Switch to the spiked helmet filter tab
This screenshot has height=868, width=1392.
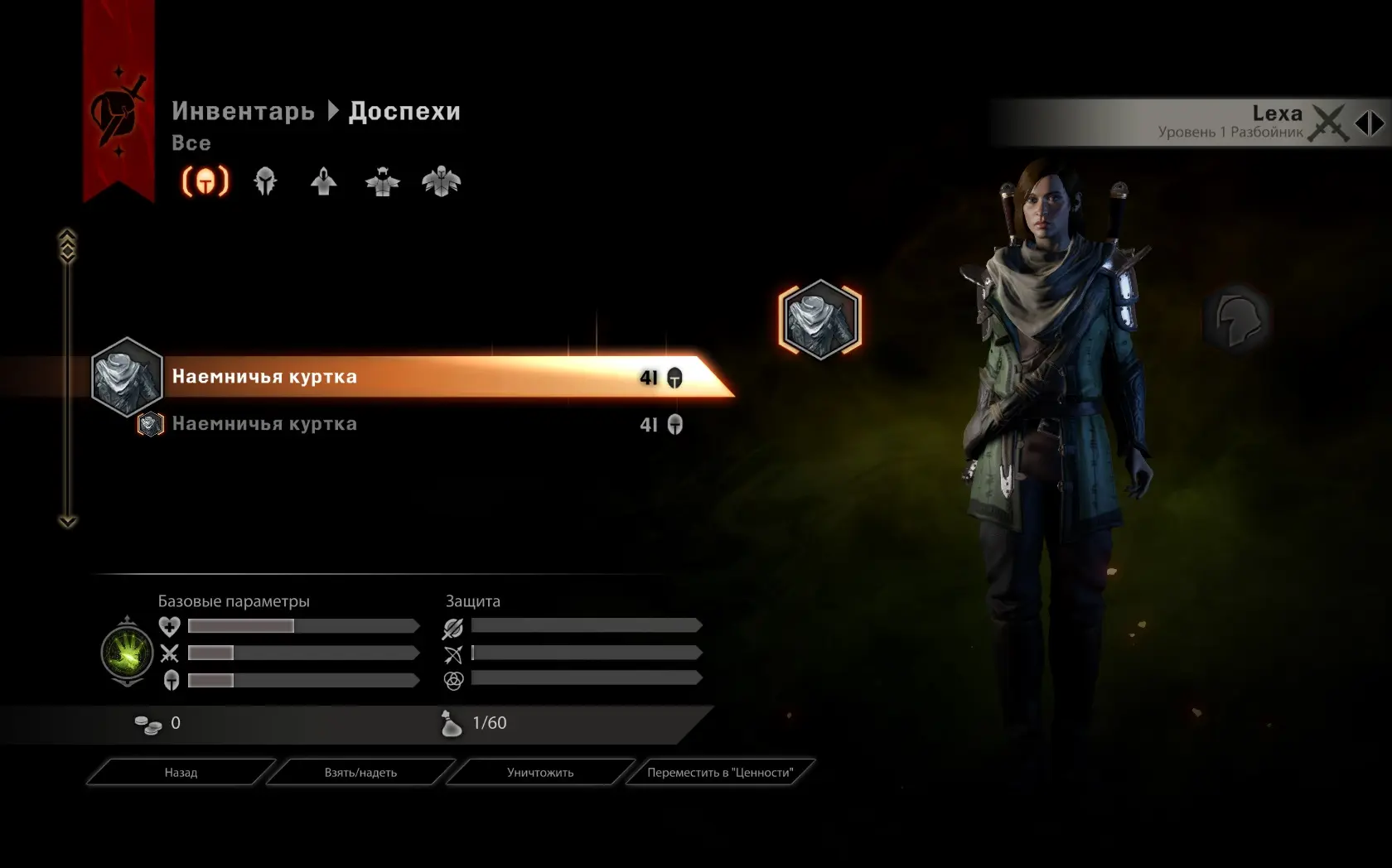pos(265,181)
